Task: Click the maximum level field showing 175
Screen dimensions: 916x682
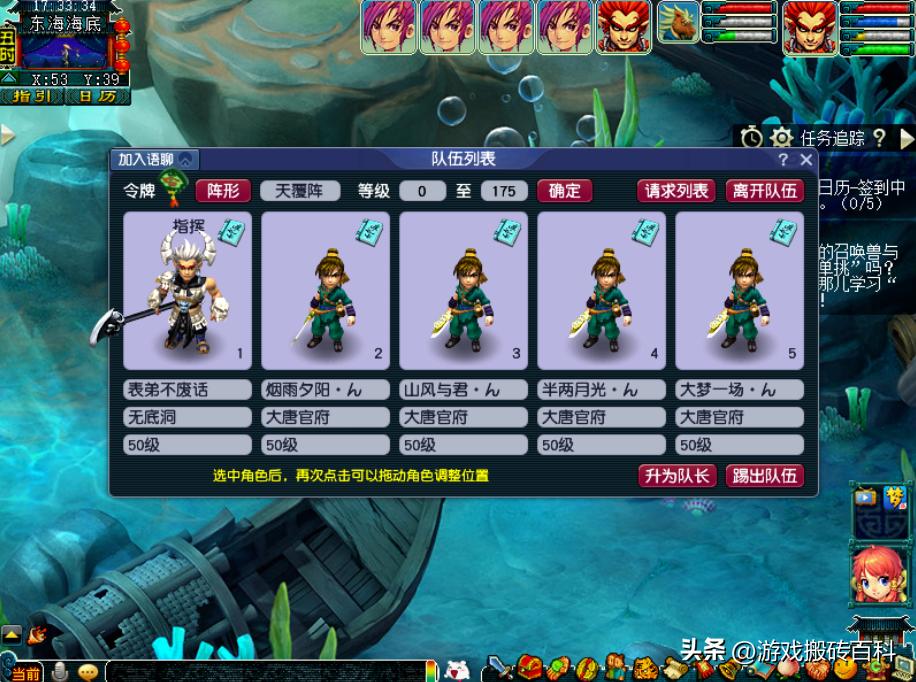Action: 504,191
